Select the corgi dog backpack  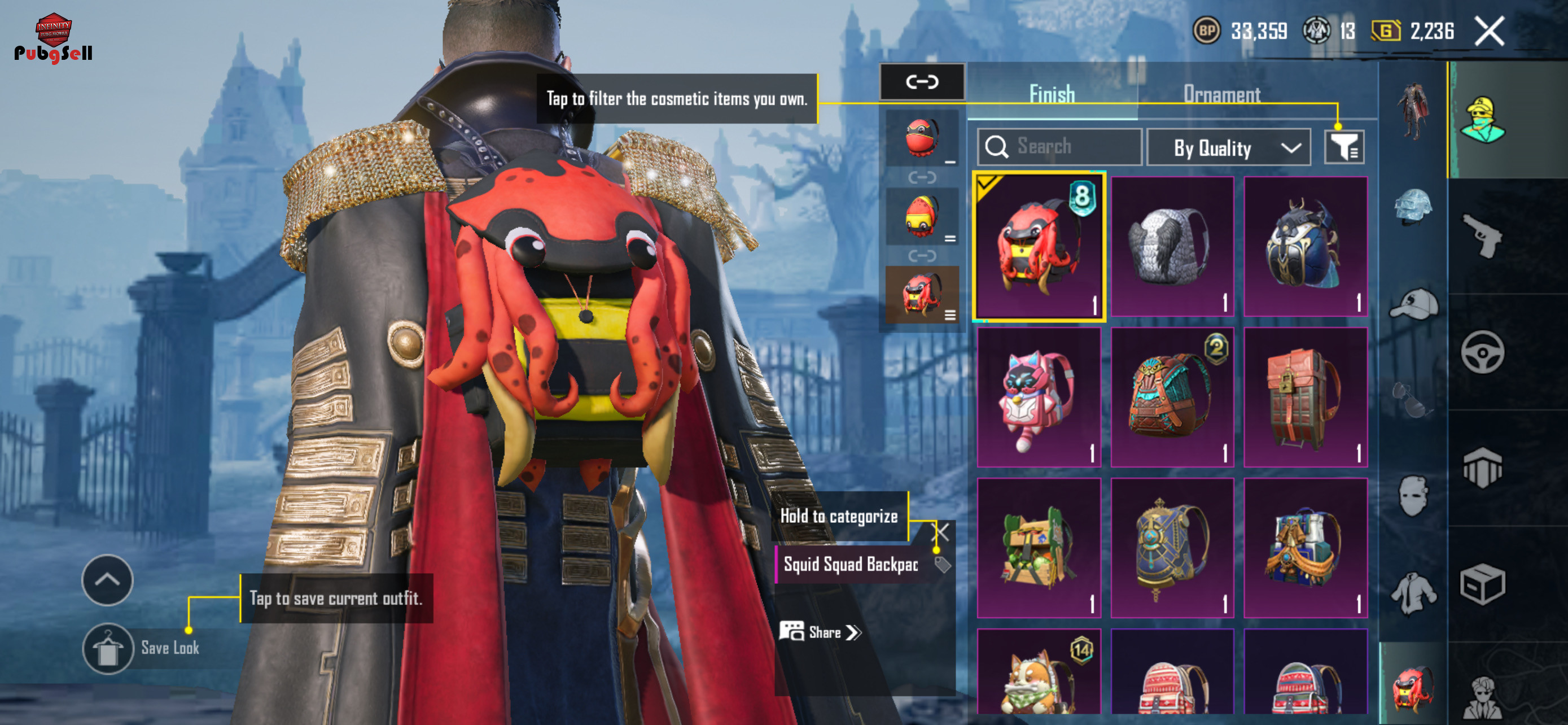pyautogui.click(x=1039, y=672)
